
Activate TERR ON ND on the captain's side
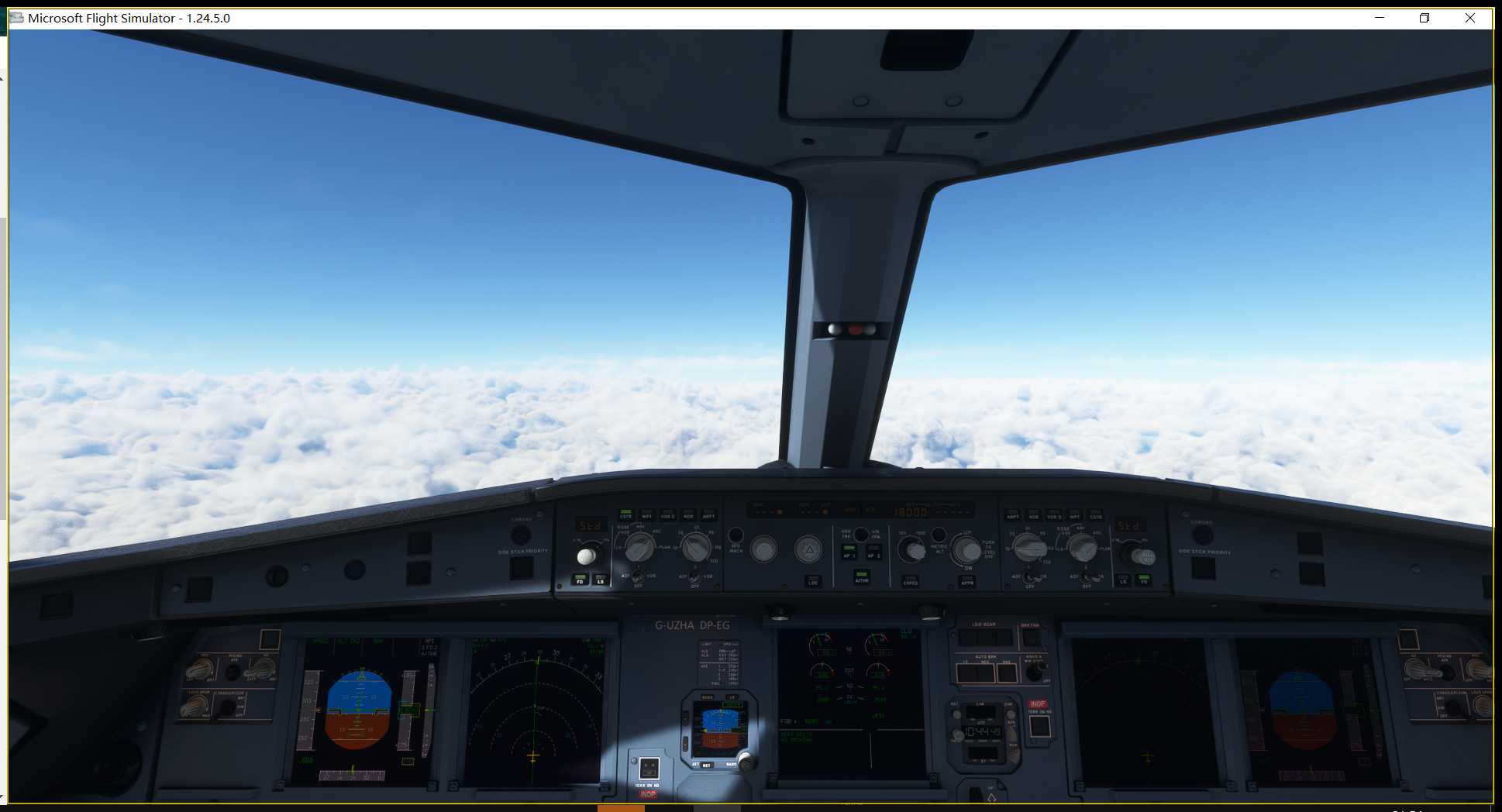649,769
